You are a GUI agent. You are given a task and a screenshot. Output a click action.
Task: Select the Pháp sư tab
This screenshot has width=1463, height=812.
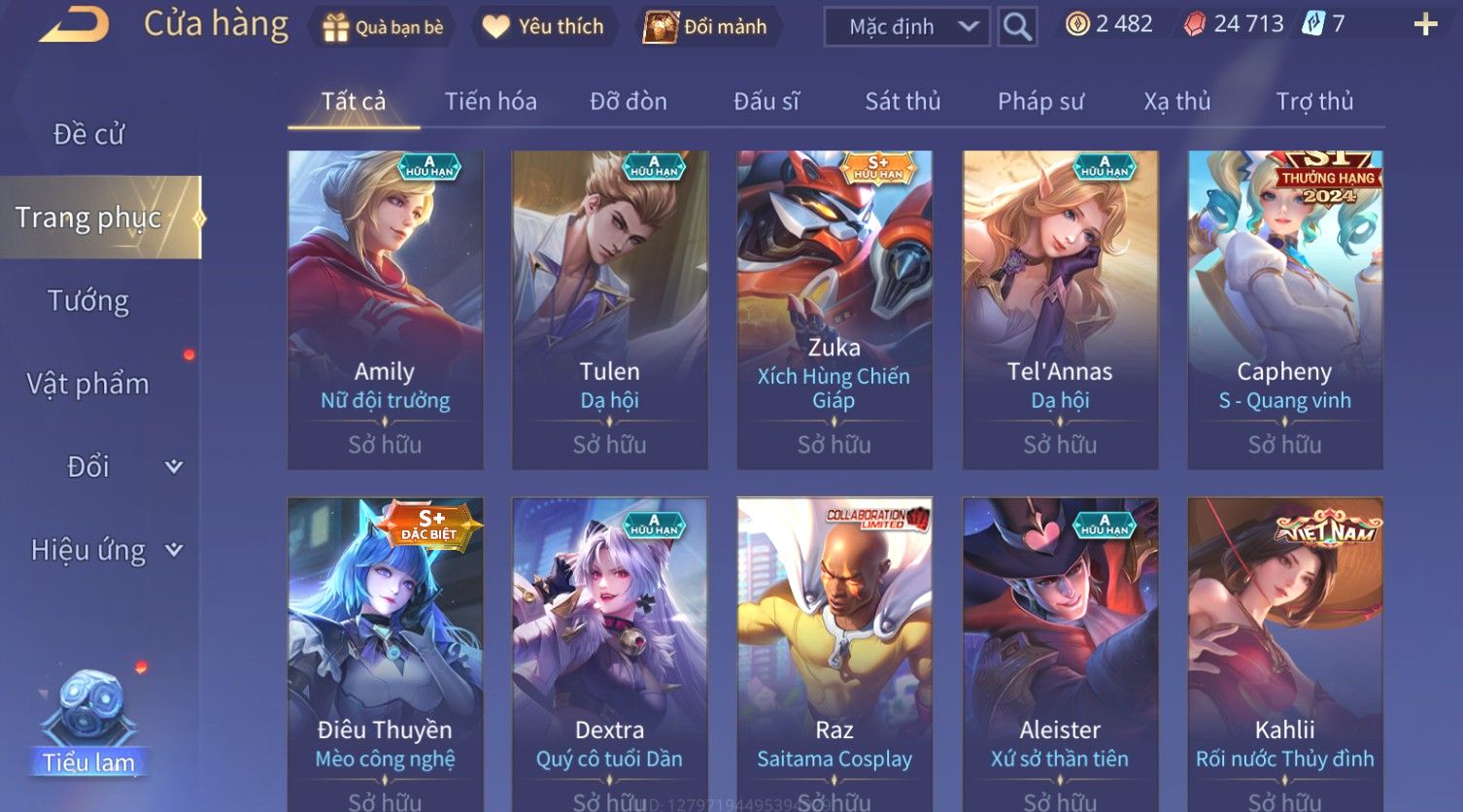coord(1040,101)
